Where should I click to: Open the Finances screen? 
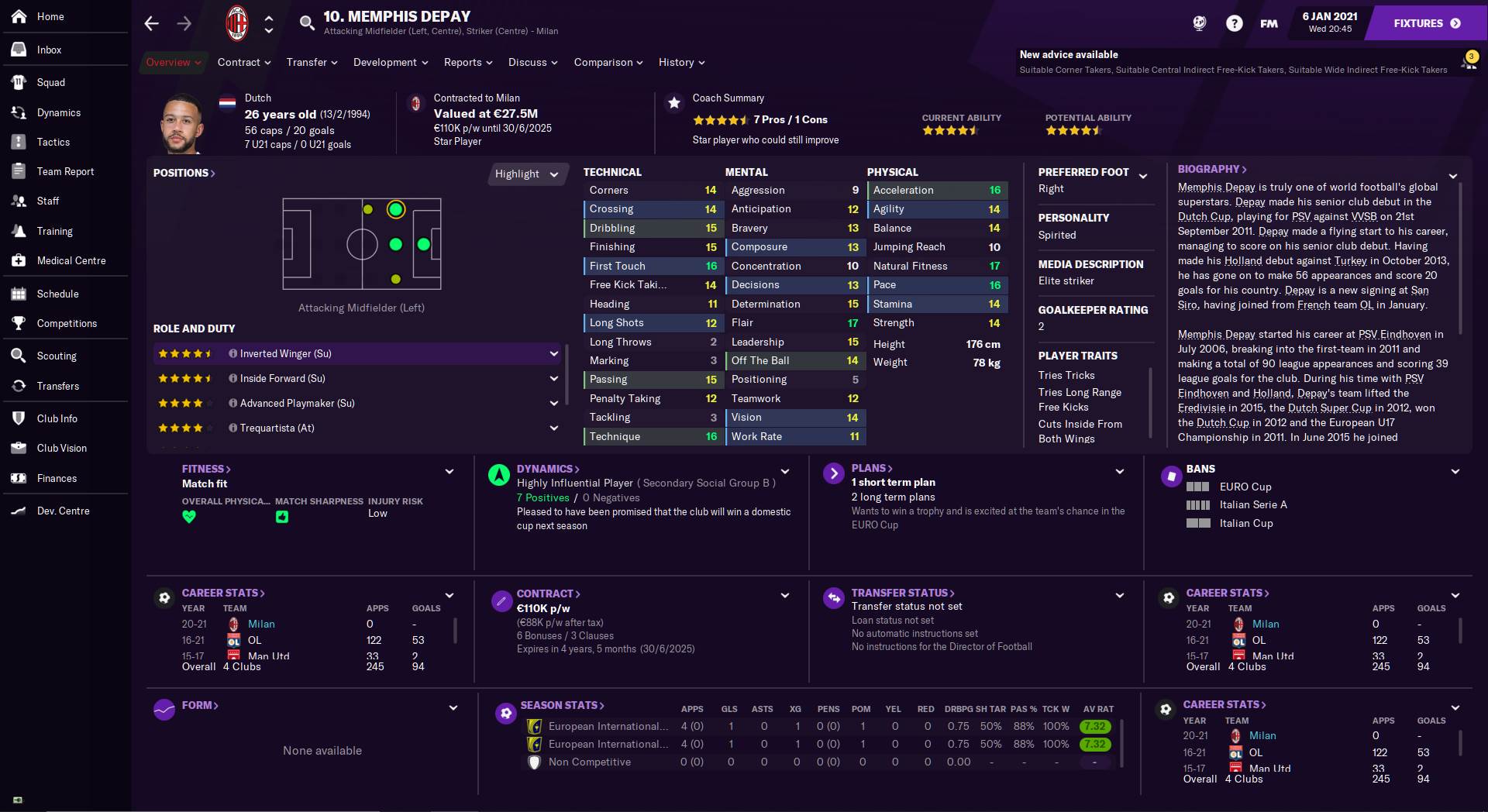[57, 478]
